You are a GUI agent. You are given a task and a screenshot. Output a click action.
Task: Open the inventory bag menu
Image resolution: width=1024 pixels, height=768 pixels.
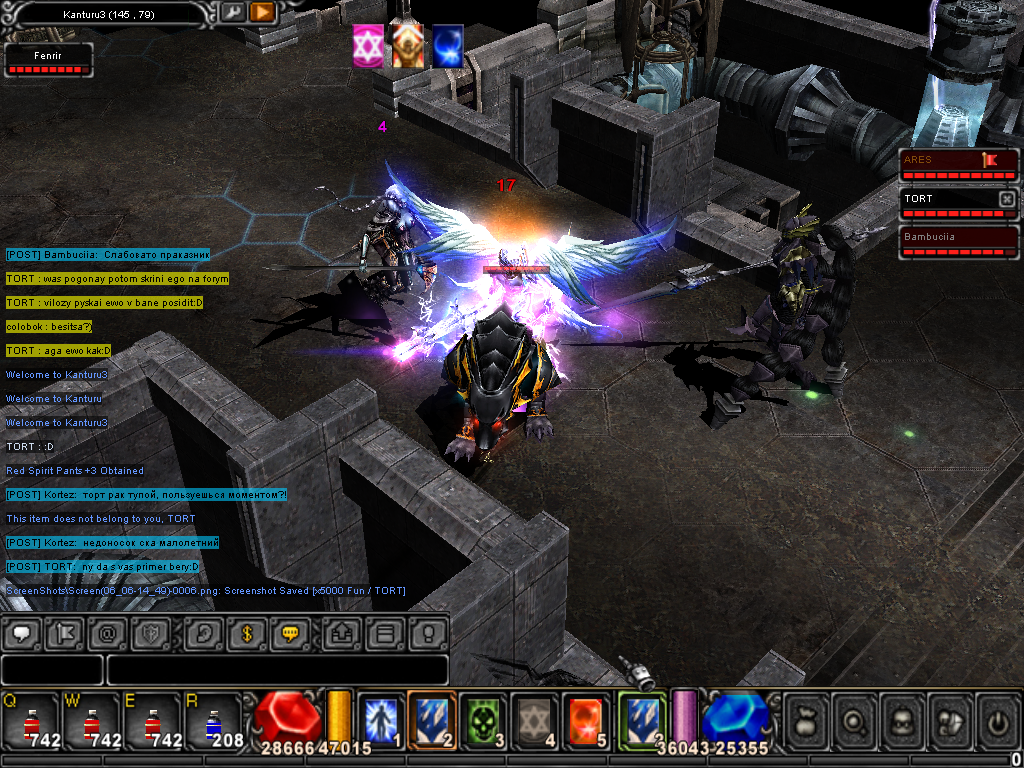(x=808, y=719)
